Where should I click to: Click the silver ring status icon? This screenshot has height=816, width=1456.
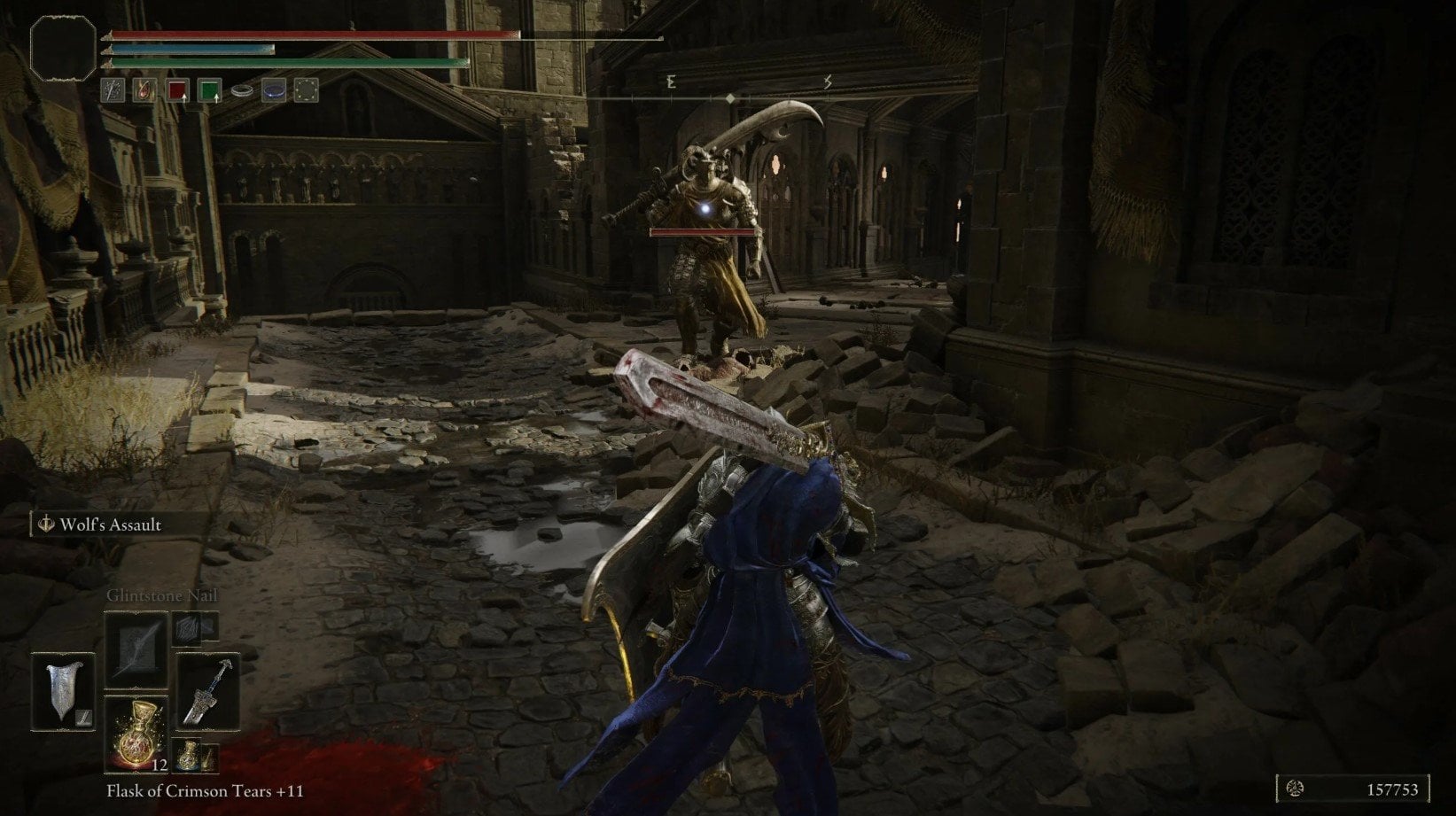(243, 90)
